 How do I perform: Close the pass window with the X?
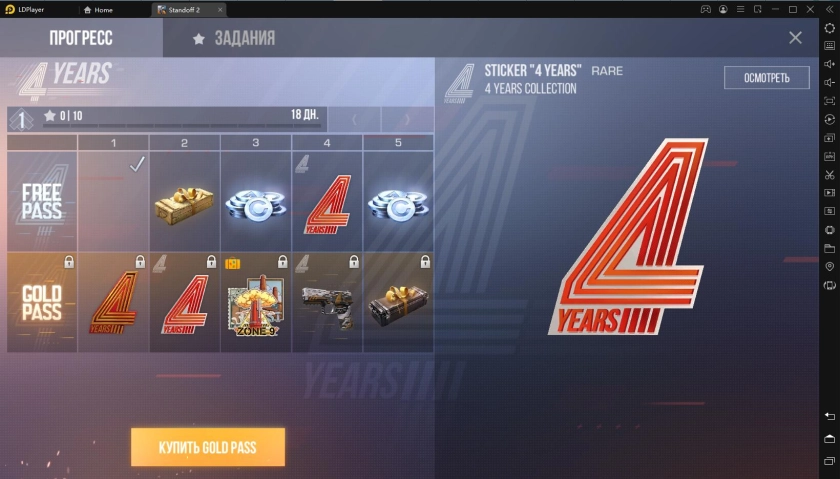point(795,38)
